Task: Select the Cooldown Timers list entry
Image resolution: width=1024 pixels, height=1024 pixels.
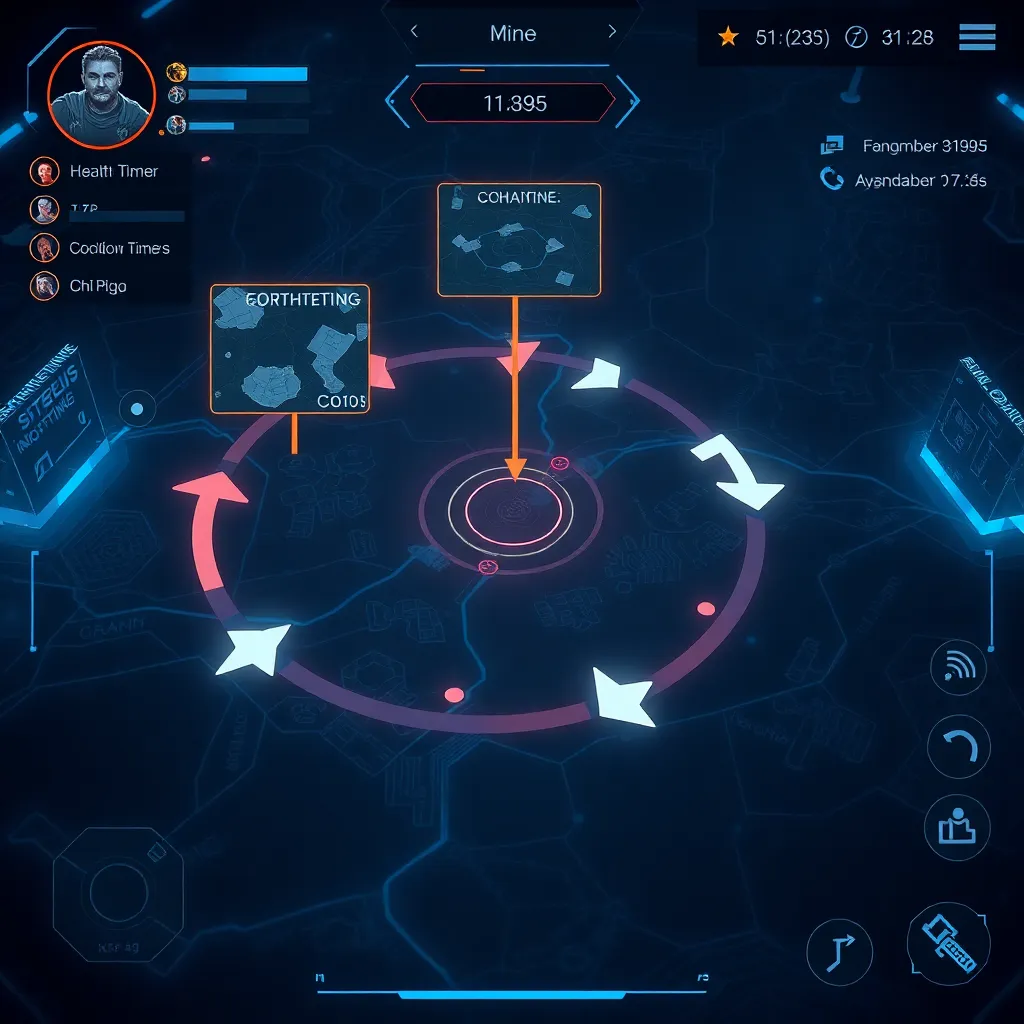Action: pos(119,248)
